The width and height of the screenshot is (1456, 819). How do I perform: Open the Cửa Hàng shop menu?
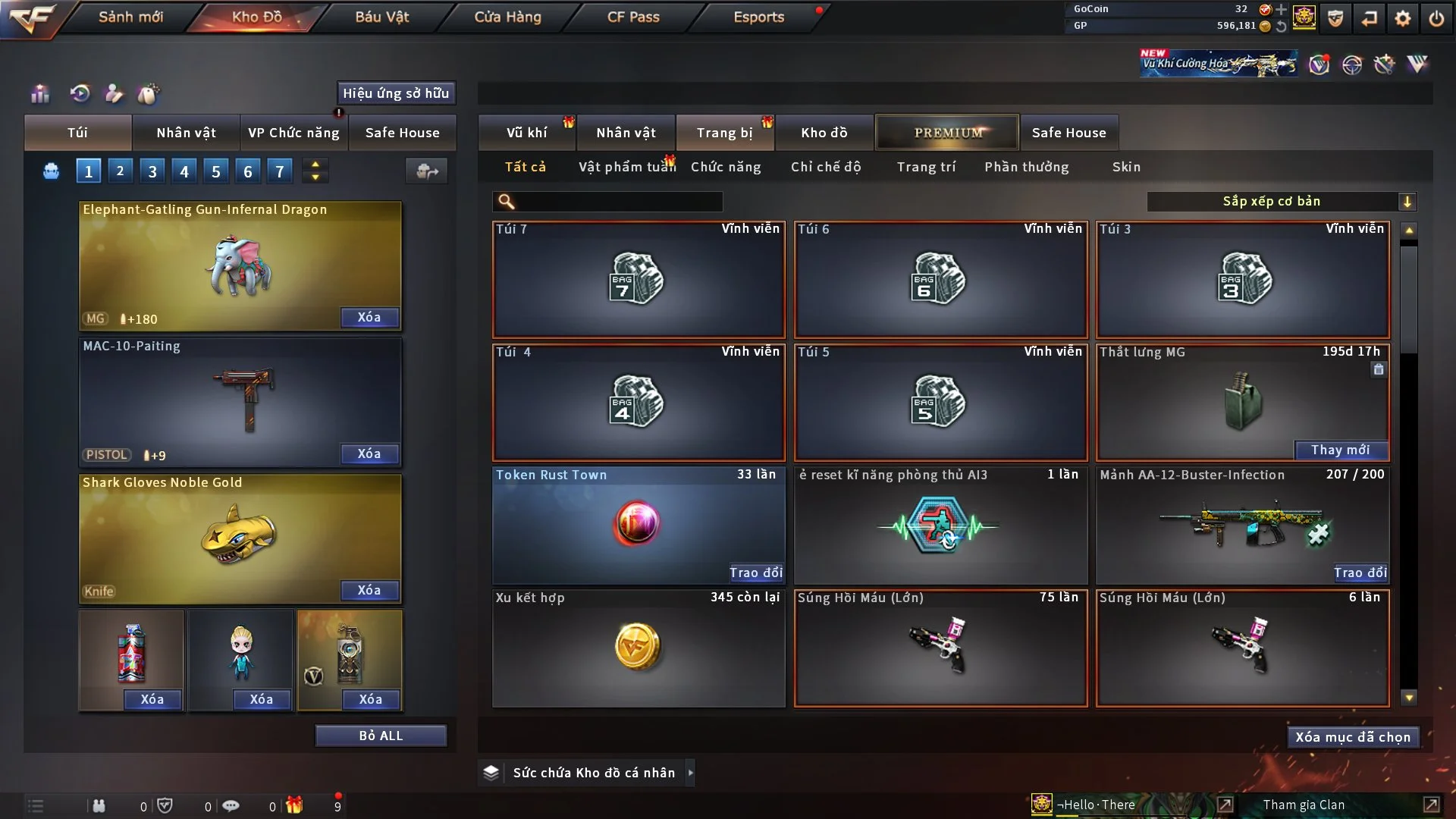[x=507, y=17]
